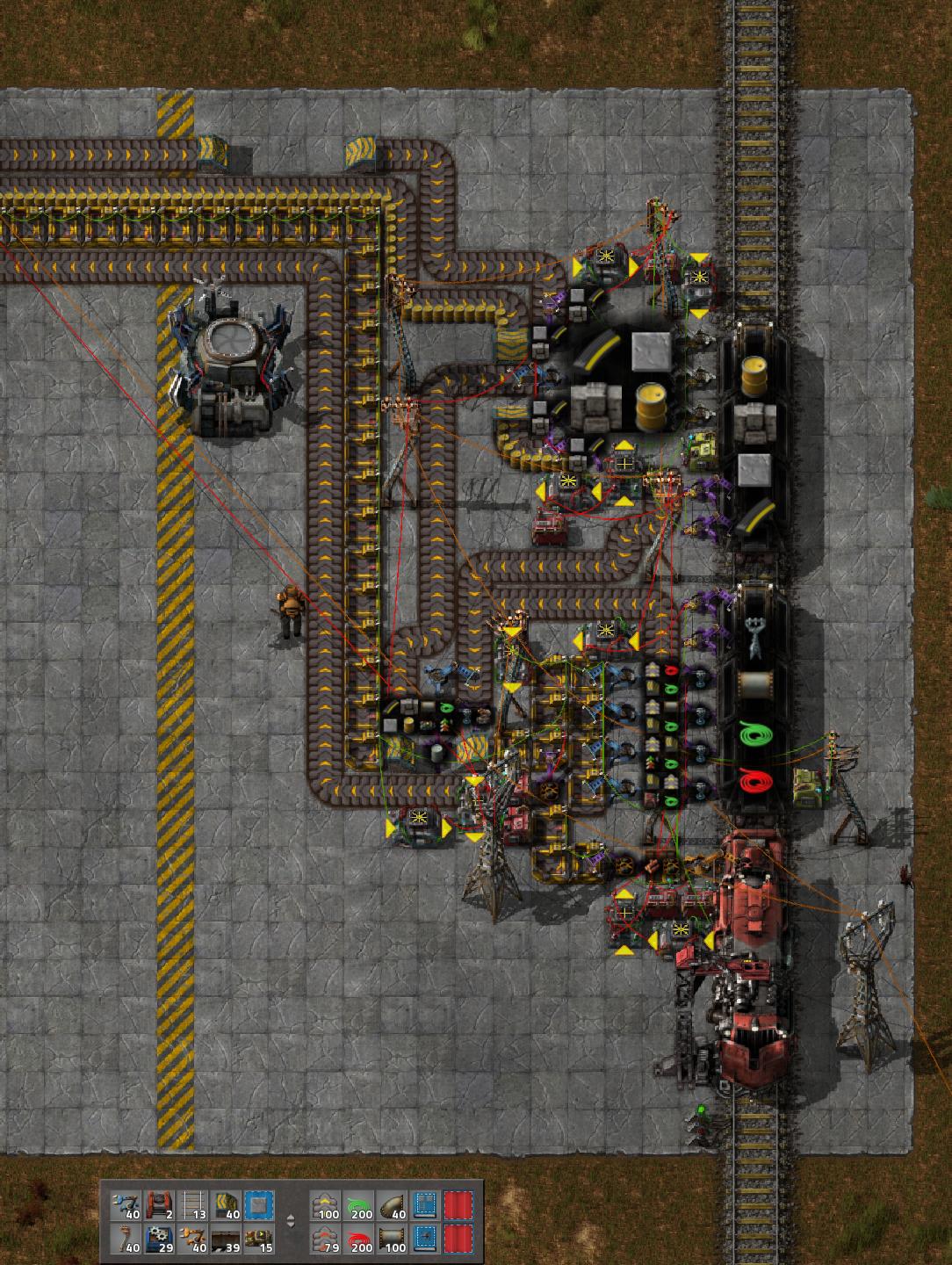Pick the red wire from the quickbar
Image resolution: width=952 pixels, height=1265 pixels.
pyautogui.click(x=359, y=1239)
